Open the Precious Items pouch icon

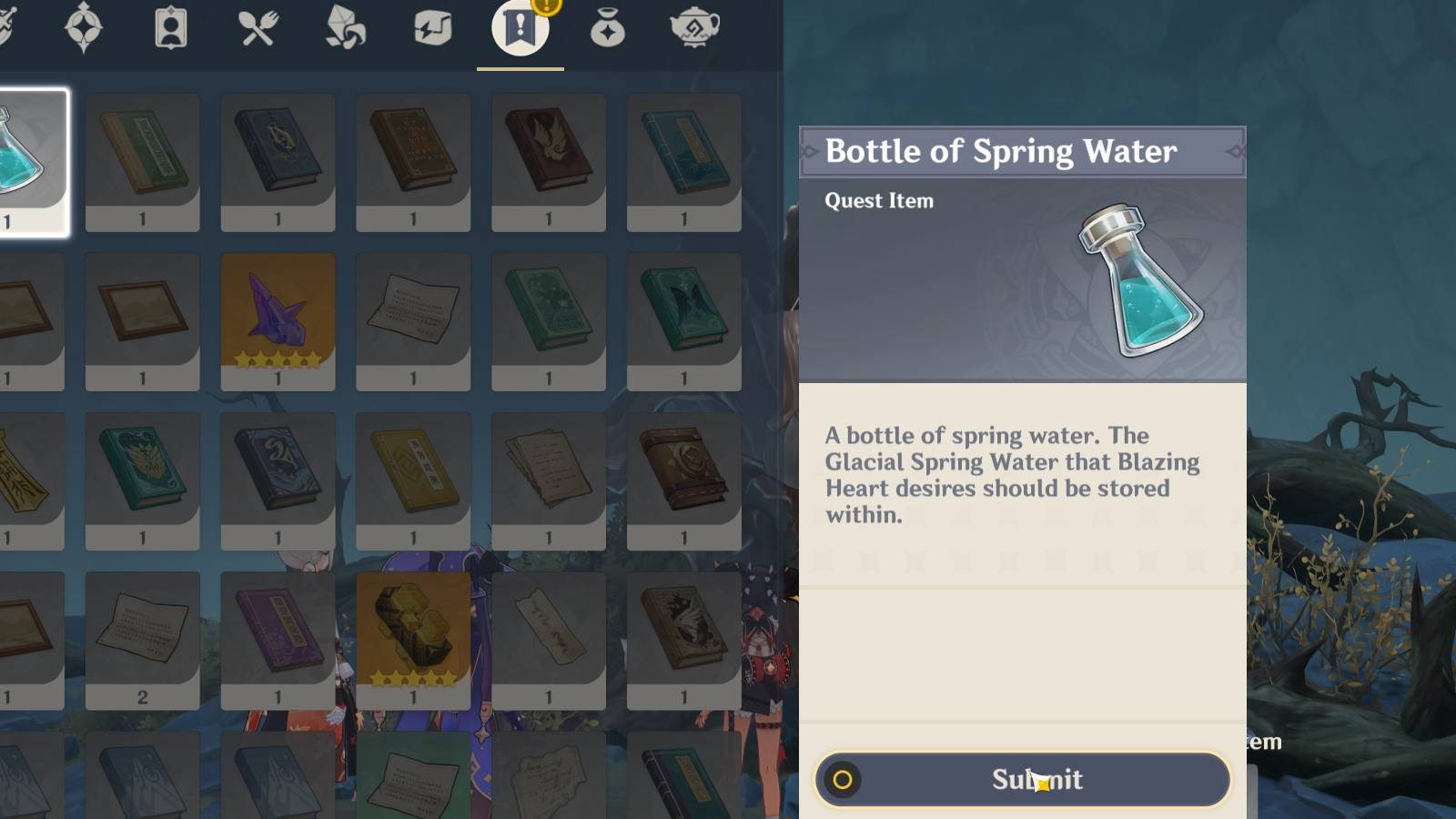[x=608, y=27]
